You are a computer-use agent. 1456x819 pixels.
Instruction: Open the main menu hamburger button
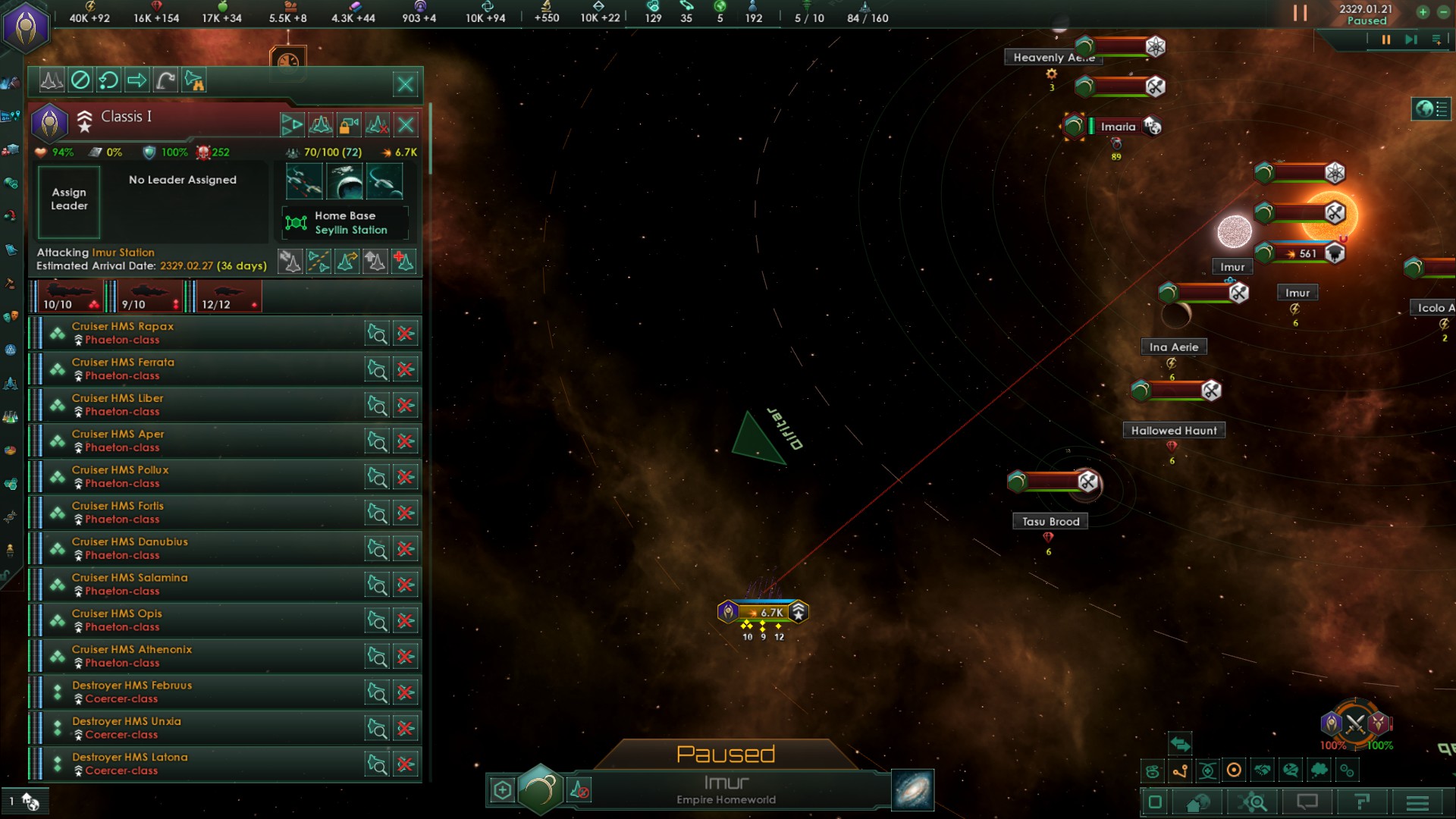coord(1417,802)
